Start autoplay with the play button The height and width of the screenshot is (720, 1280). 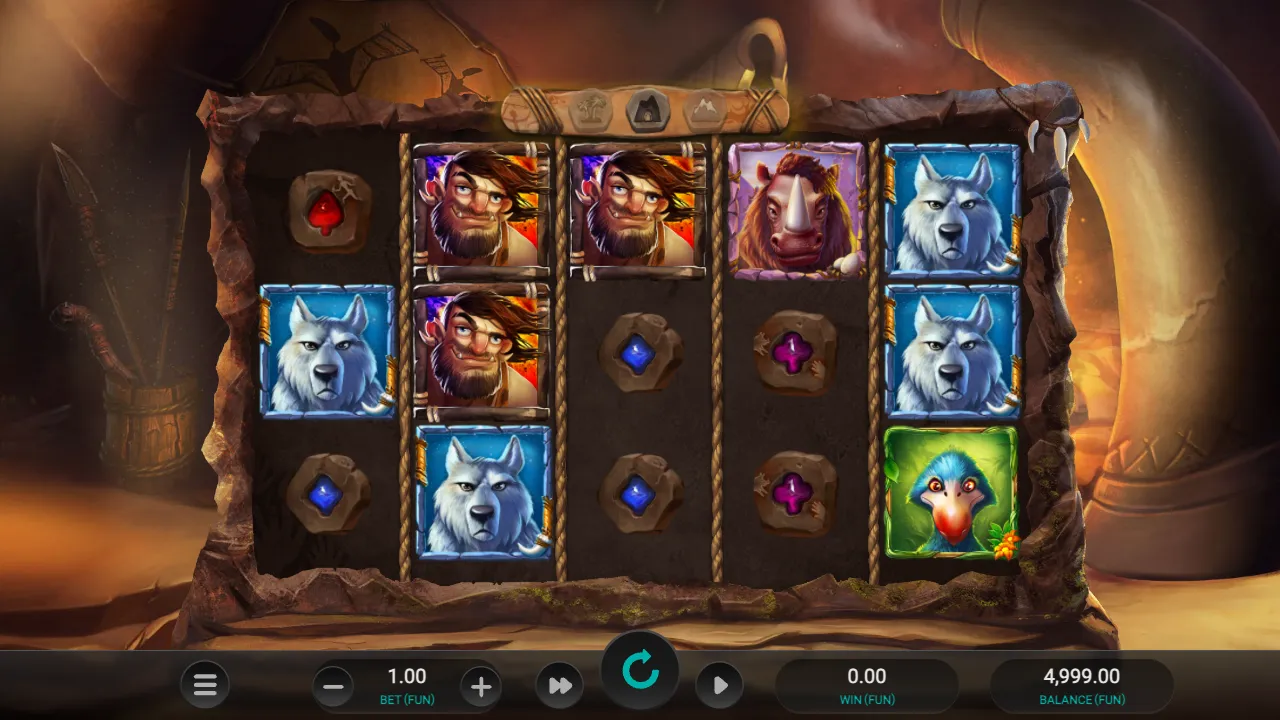click(719, 686)
